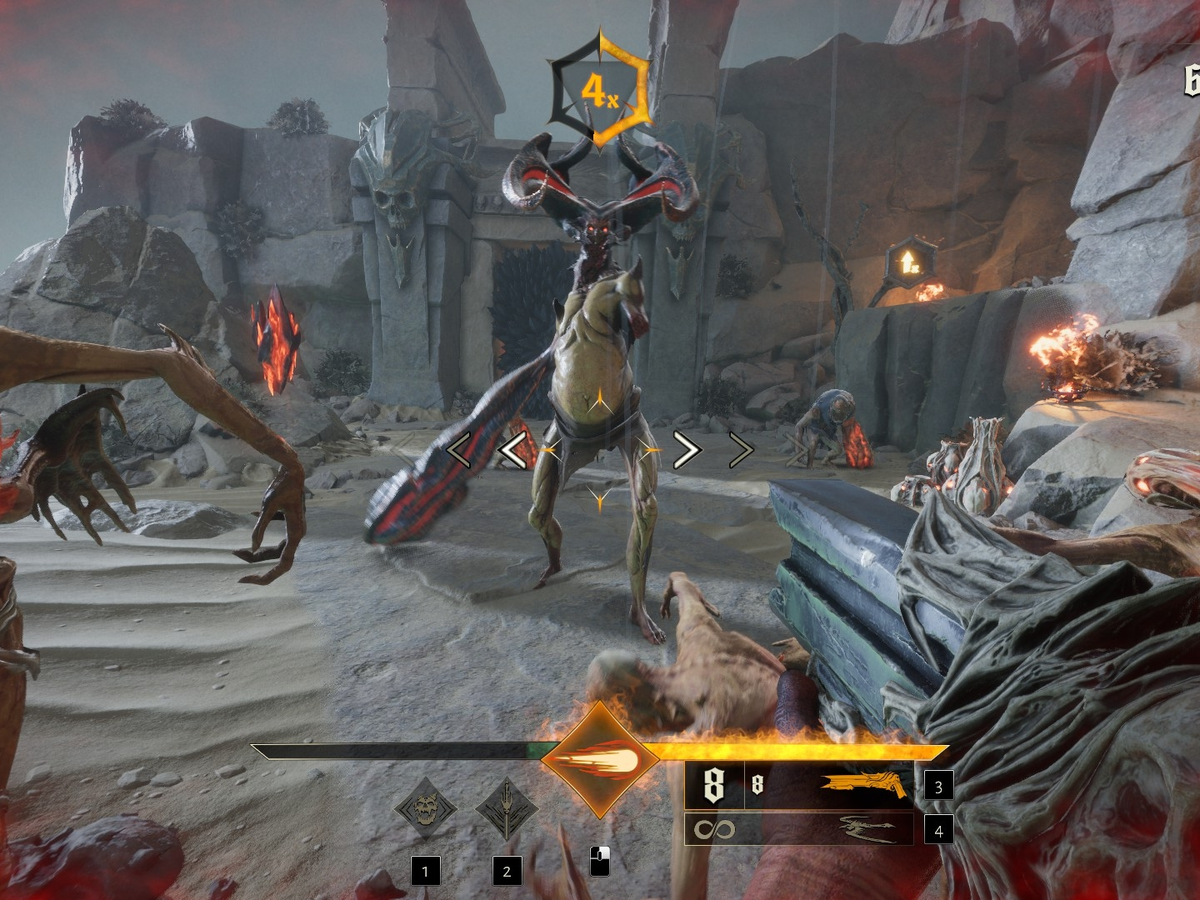Image resolution: width=1200 pixels, height=900 pixels.
Task: Click the 4x fury multiplier badge
Action: (599, 91)
